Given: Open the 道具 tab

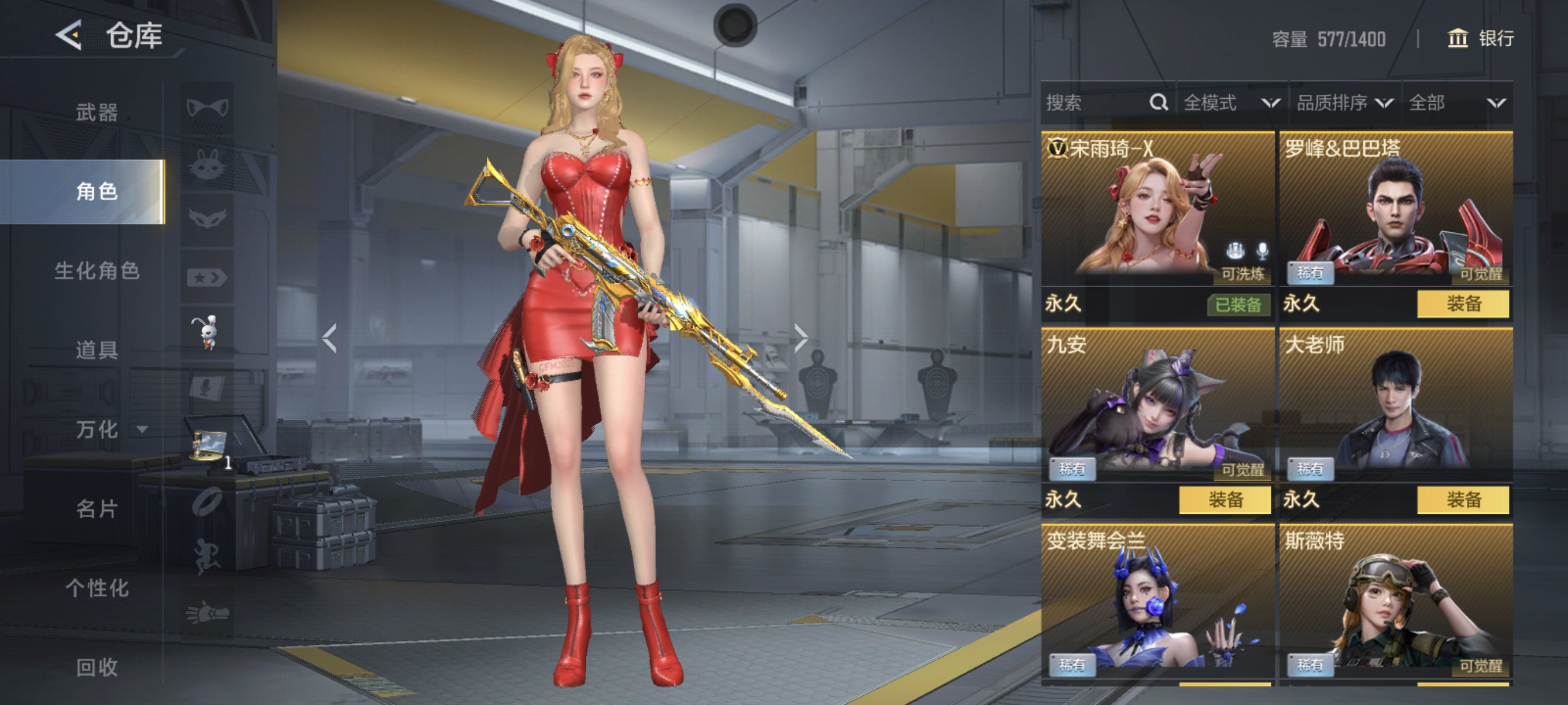Looking at the screenshot, I should pyautogui.click(x=96, y=350).
